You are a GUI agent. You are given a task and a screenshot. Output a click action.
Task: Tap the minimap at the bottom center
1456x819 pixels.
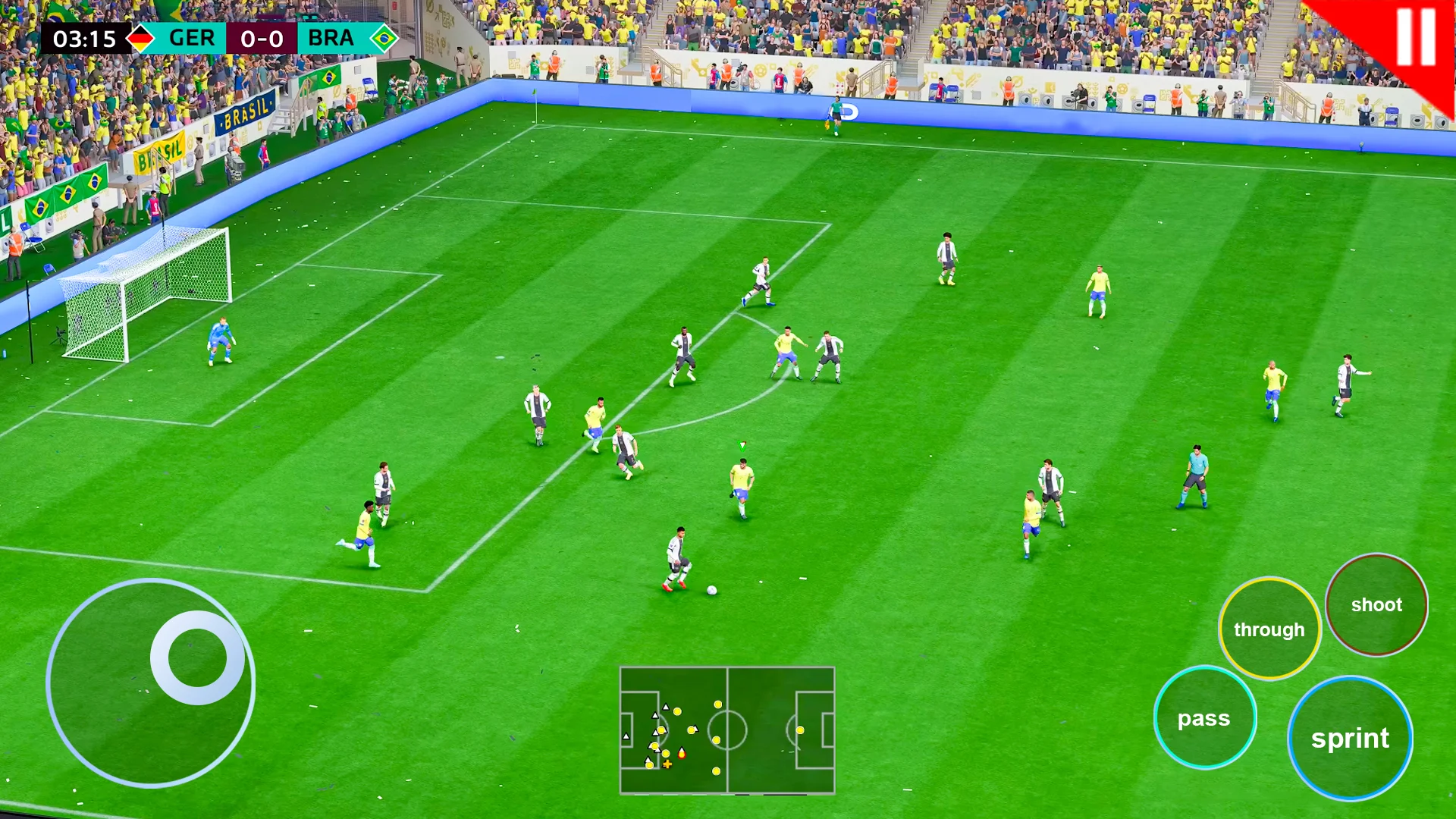[728, 728]
